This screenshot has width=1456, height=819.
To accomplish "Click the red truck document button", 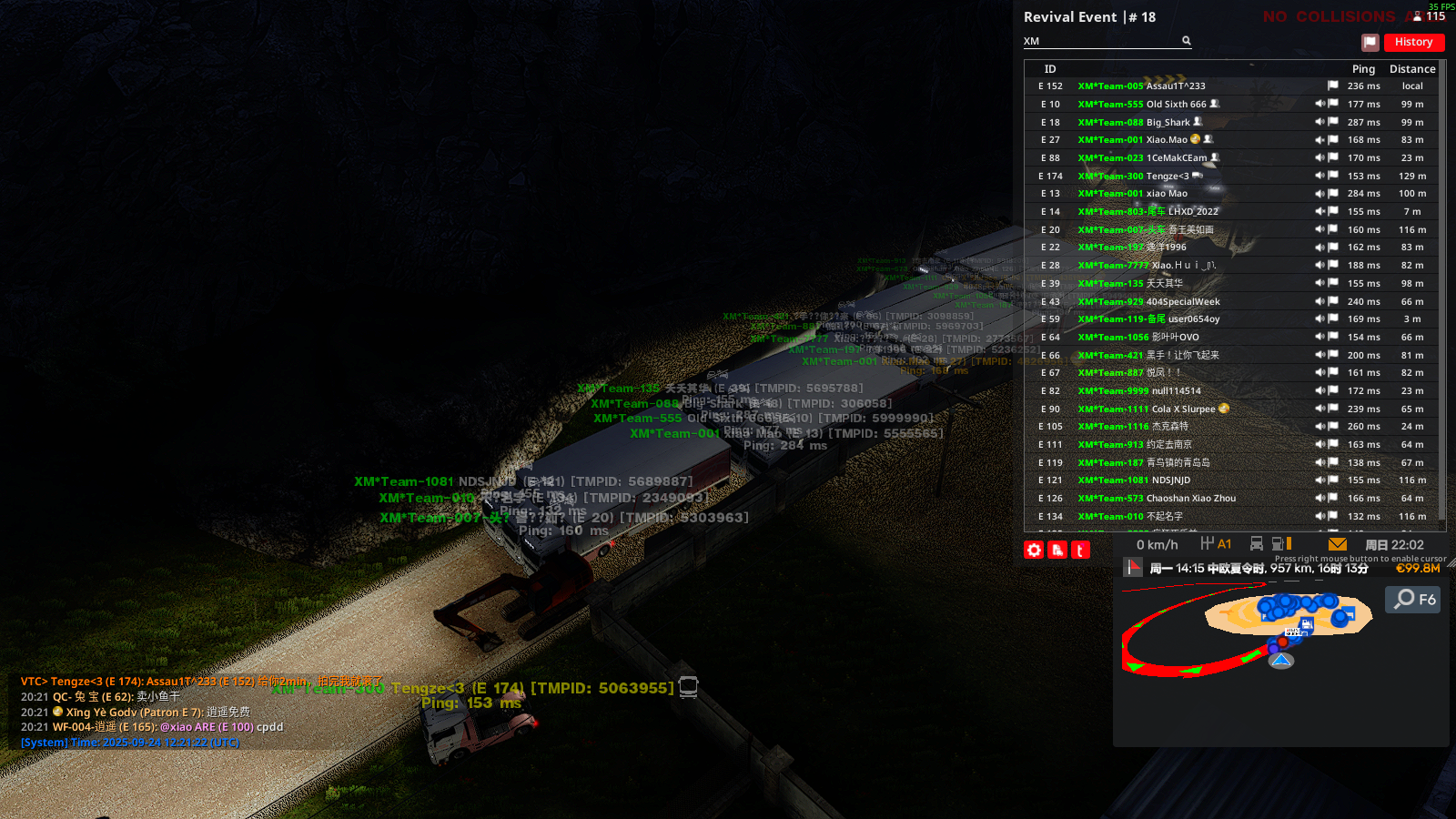I will pyautogui.click(x=1057, y=550).
